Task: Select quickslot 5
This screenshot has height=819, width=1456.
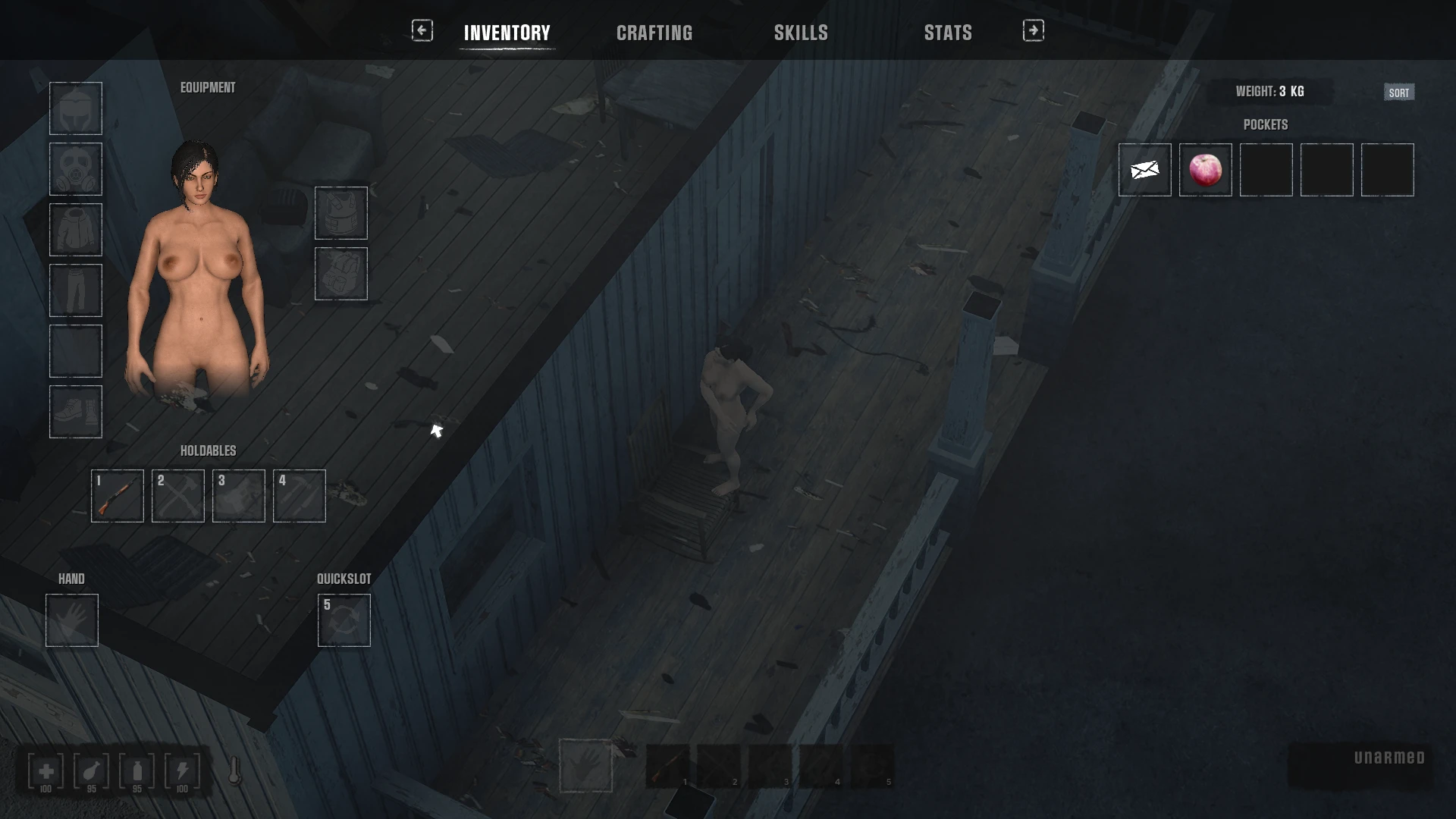Action: point(344,620)
